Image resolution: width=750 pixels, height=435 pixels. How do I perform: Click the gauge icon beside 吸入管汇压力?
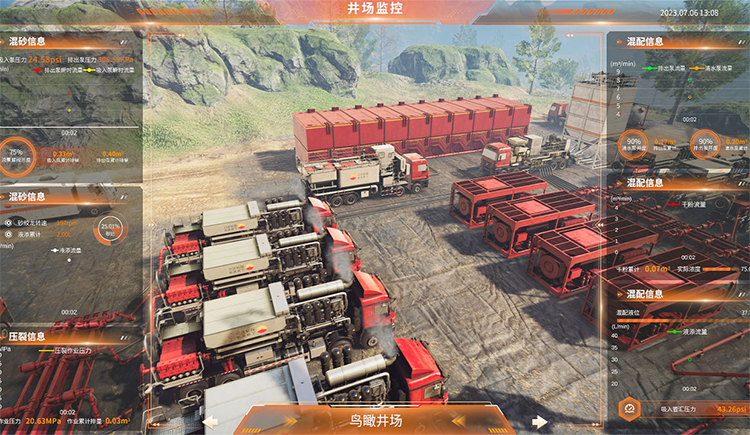[x=631, y=408]
